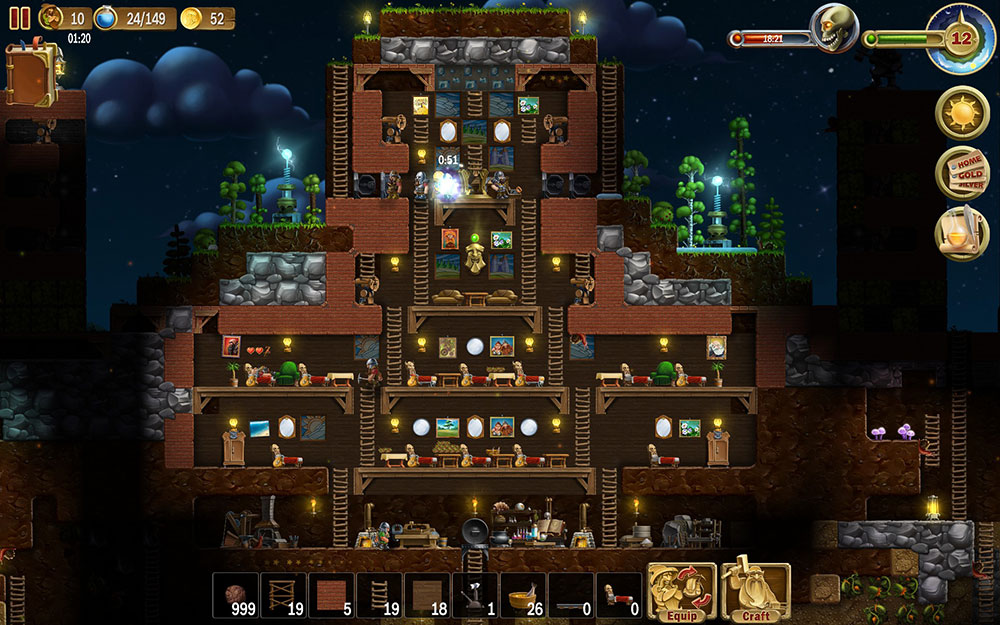The image size is (1000, 625).
Task: Click the blue mana potion icon
Action: point(106,18)
